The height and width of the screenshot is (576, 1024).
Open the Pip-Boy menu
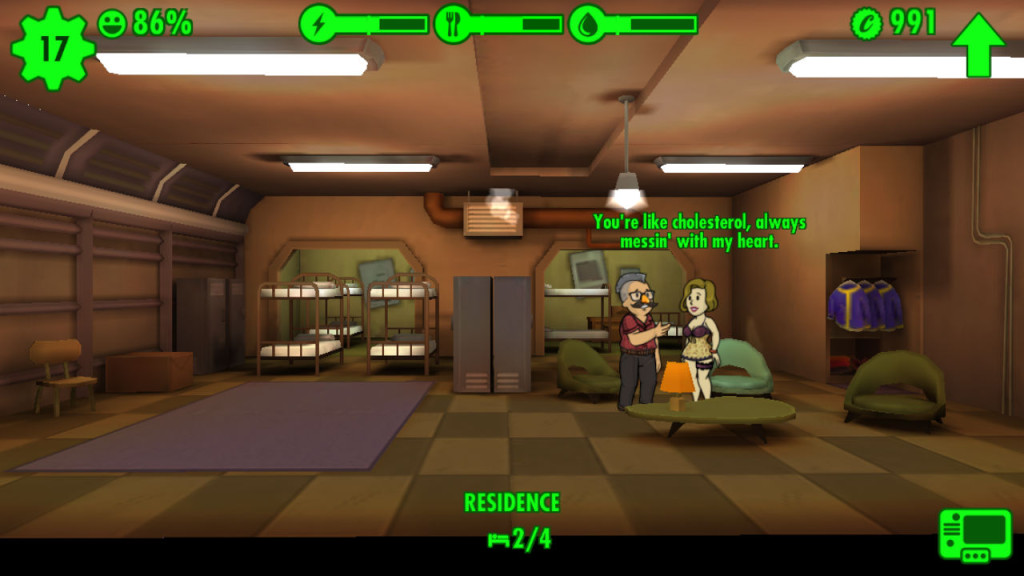pos(974,535)
